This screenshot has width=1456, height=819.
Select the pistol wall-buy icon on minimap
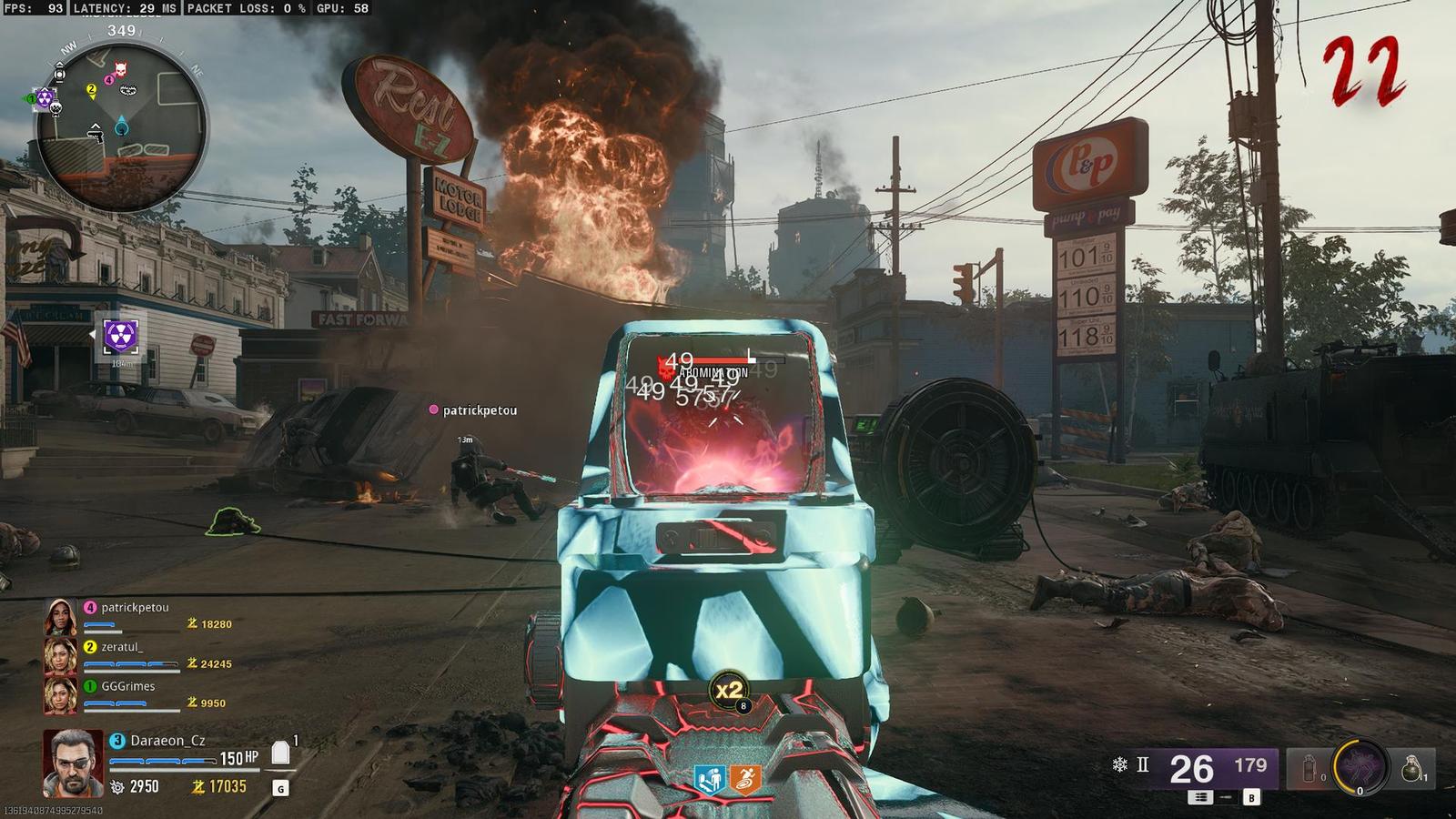[x=94, y=133]
